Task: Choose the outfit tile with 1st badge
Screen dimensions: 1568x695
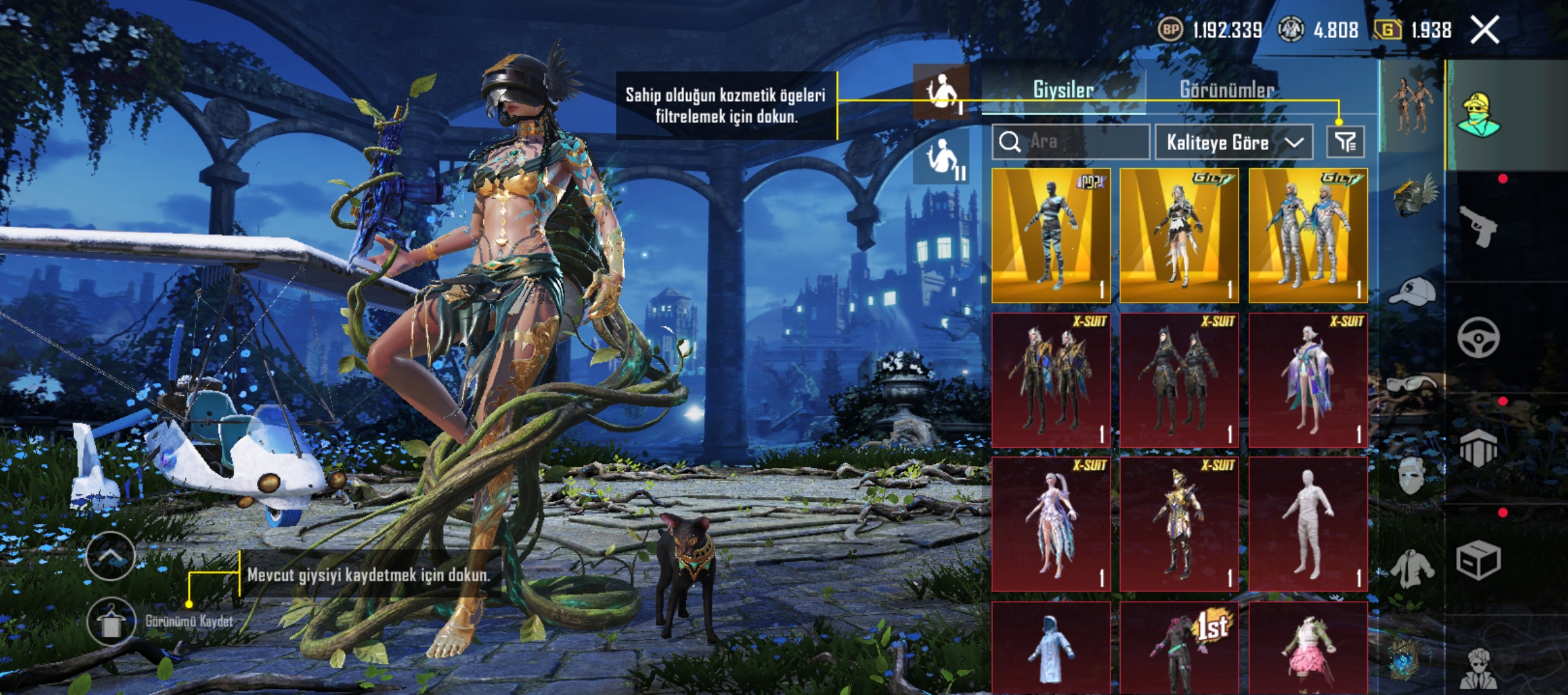Action: (x=1179, y=649)
